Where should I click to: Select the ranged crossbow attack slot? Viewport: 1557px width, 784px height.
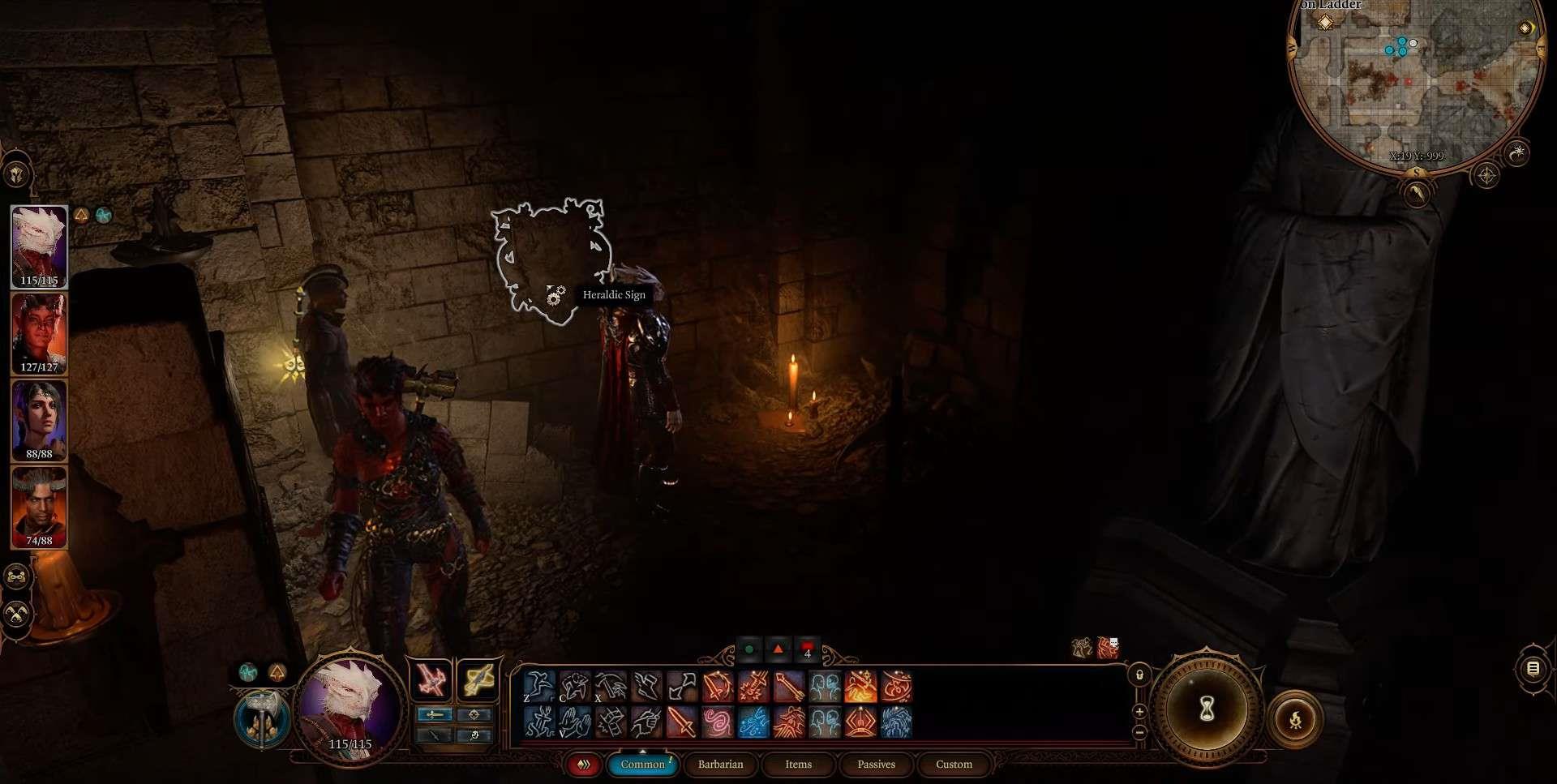tap(478, 679)
